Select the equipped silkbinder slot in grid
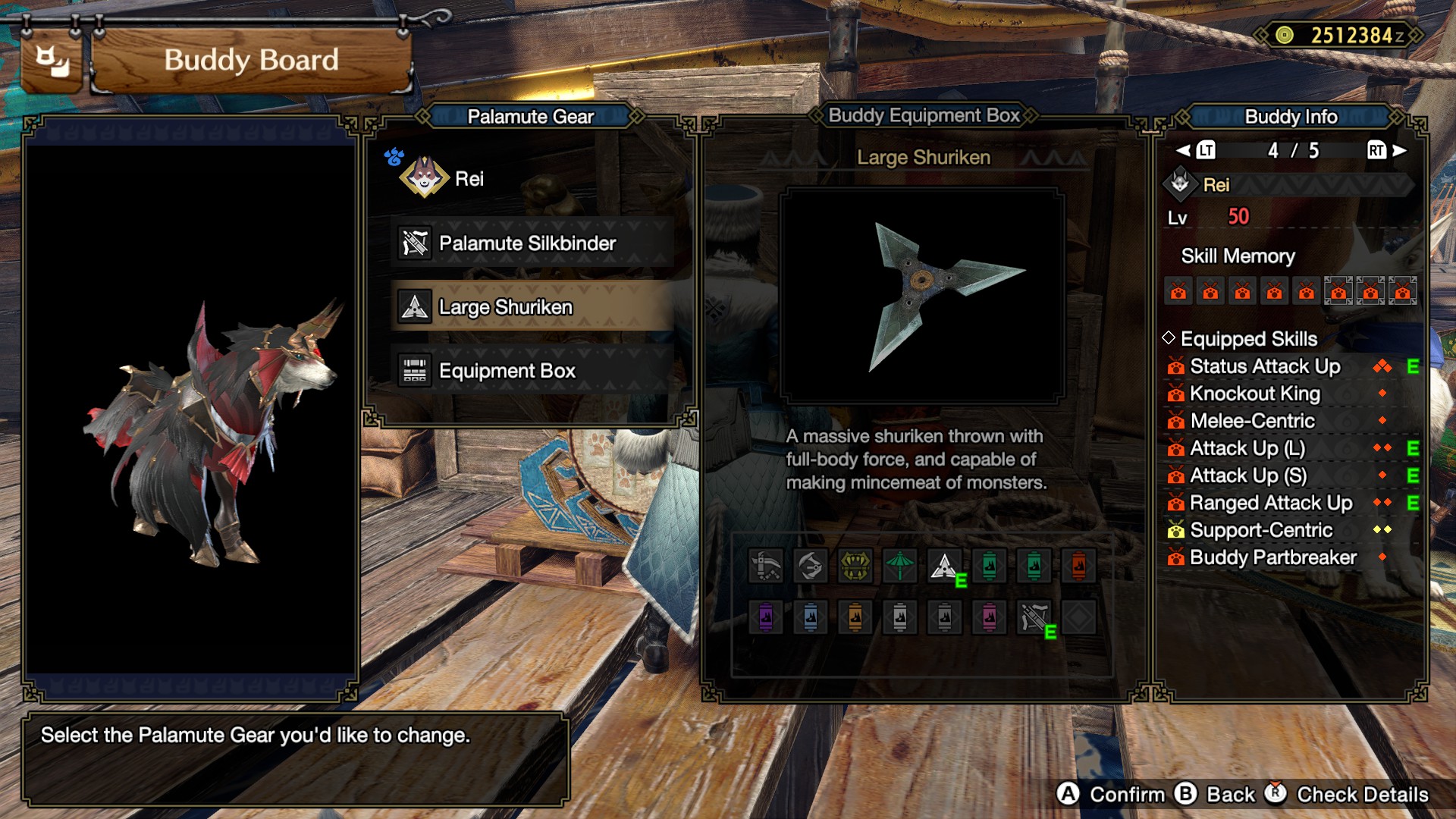 tap(1034, 617)
